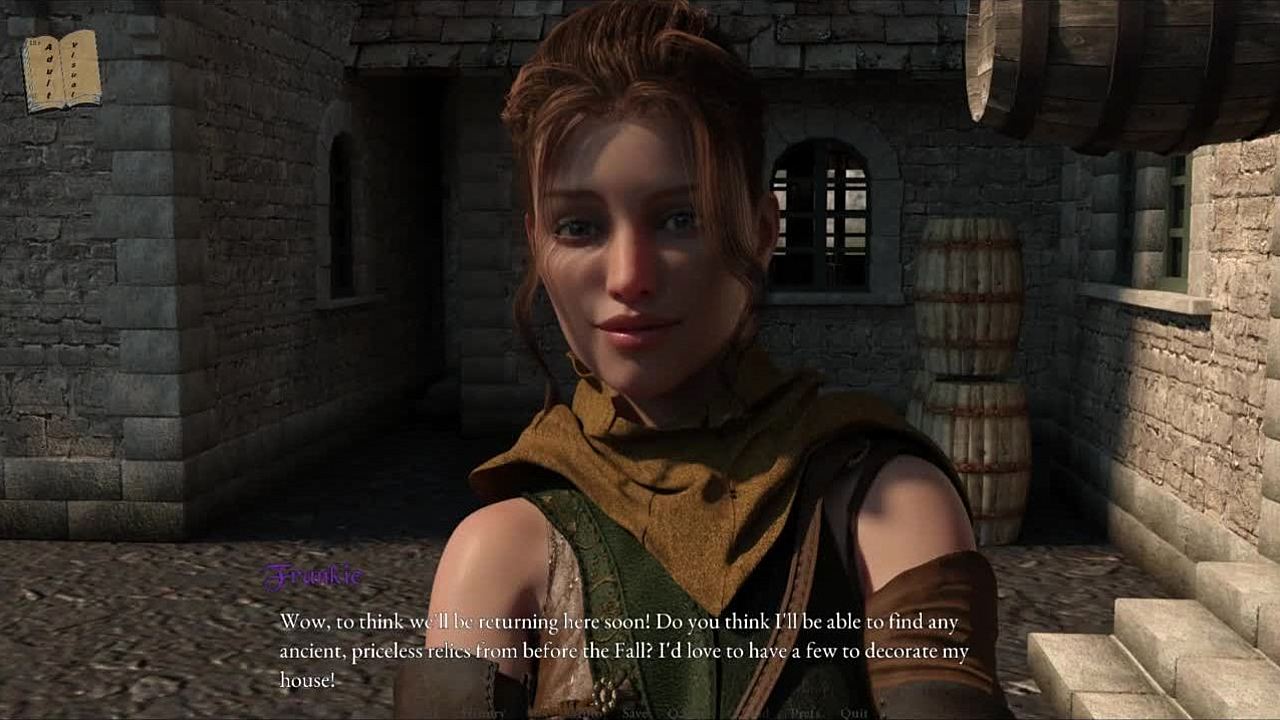This screenshot has width=1280, height=720.
Task: Select Quit in the quick menu
Action: coord(854,713)
